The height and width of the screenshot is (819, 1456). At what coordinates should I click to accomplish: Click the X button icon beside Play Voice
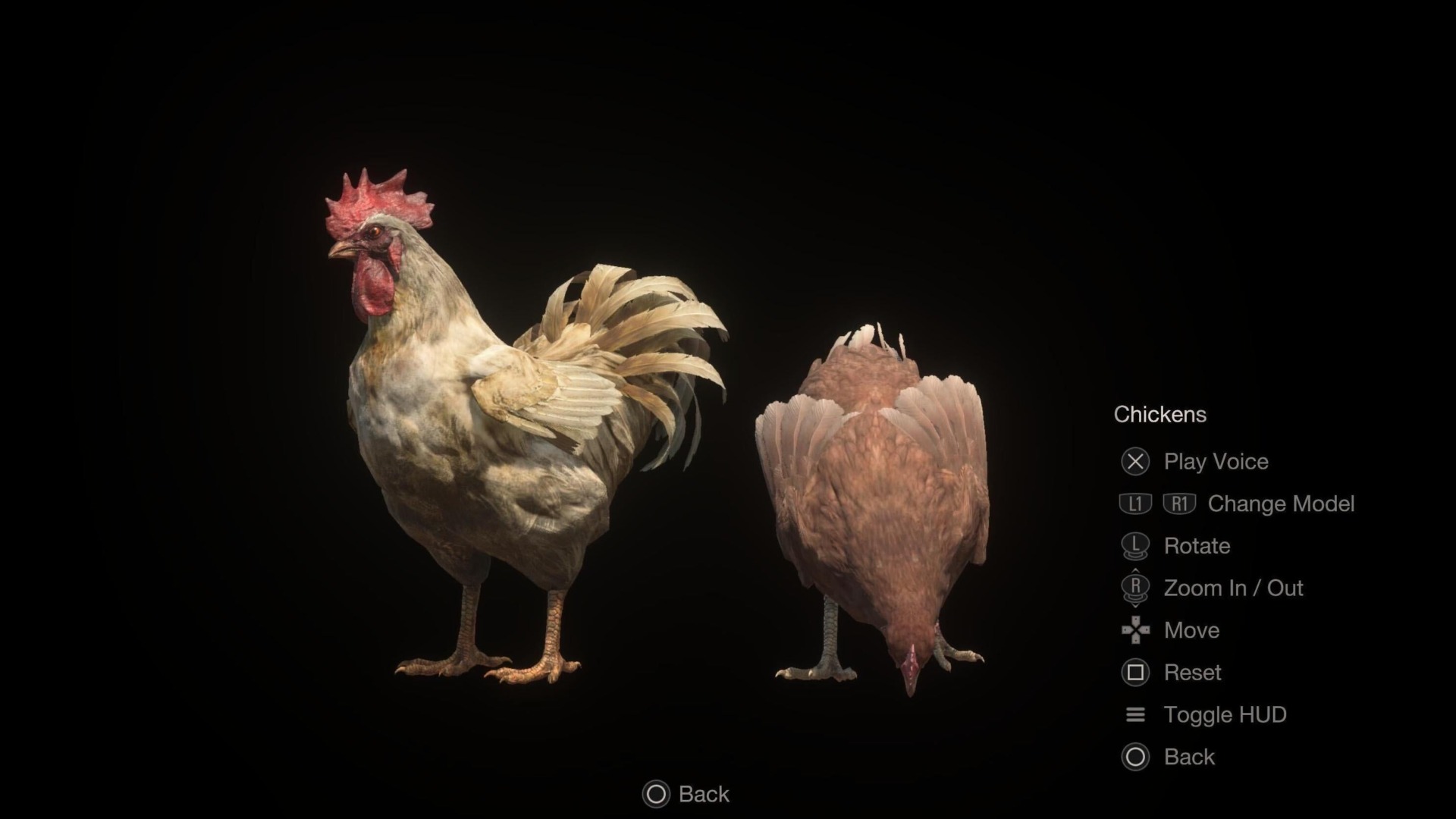(1135, 462)
